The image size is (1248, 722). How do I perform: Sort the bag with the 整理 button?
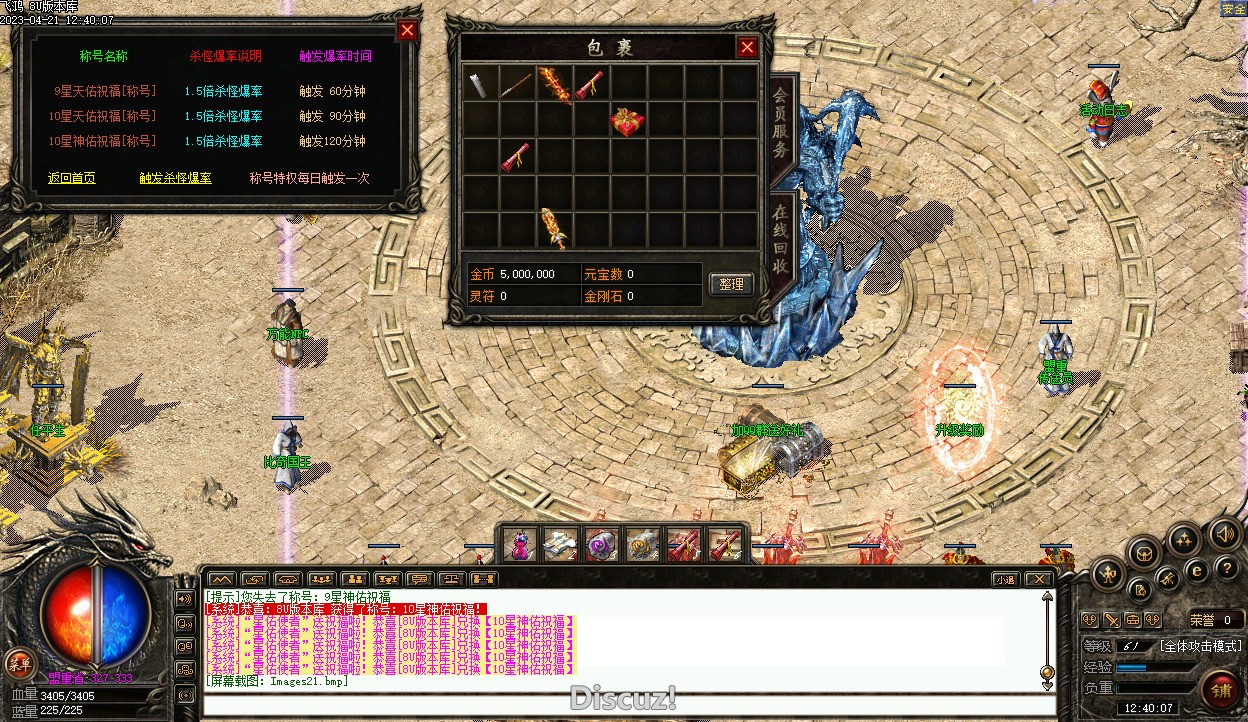(731, 284)
